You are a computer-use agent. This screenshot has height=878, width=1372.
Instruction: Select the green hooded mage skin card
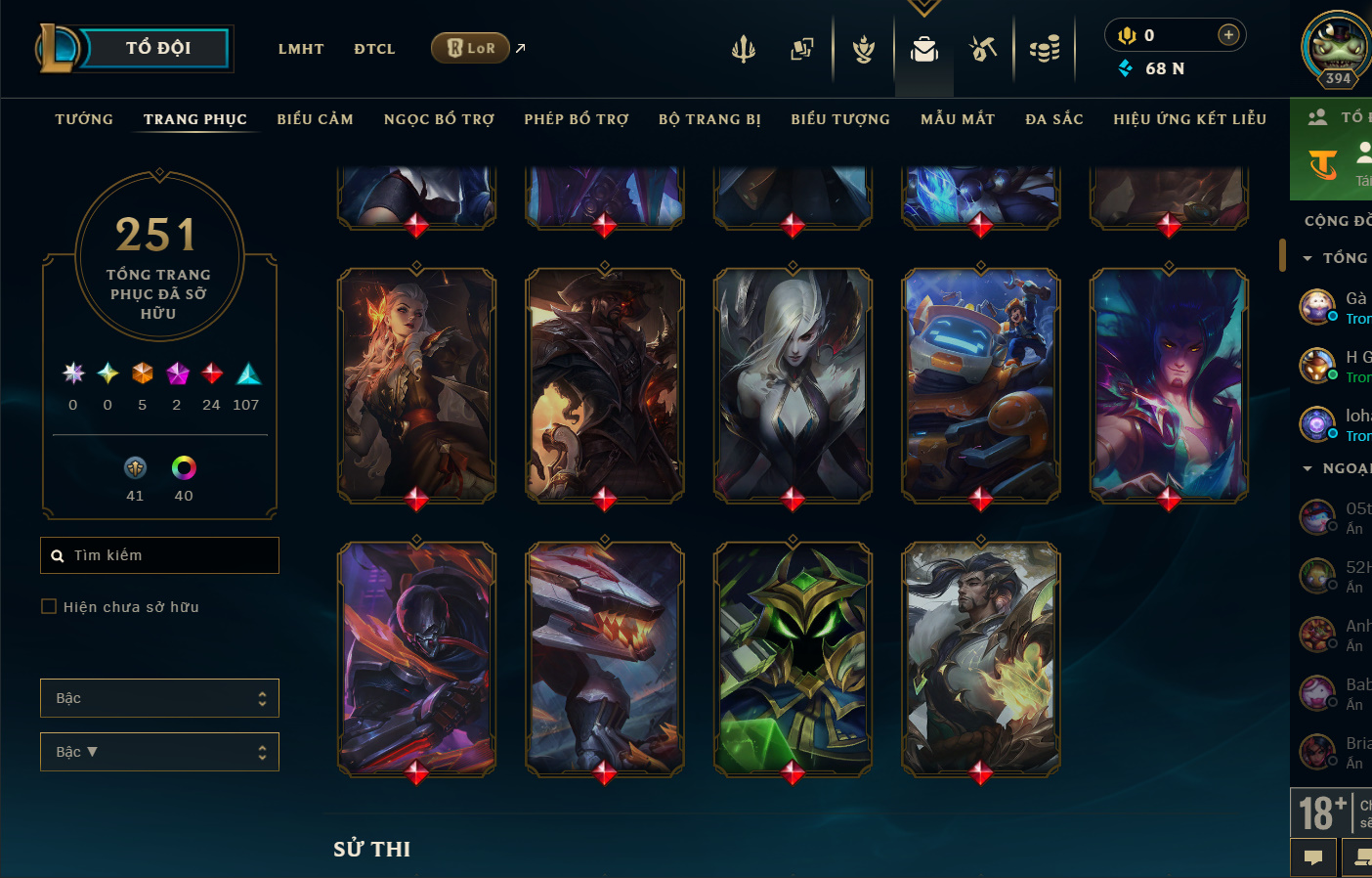pos(793,660)
